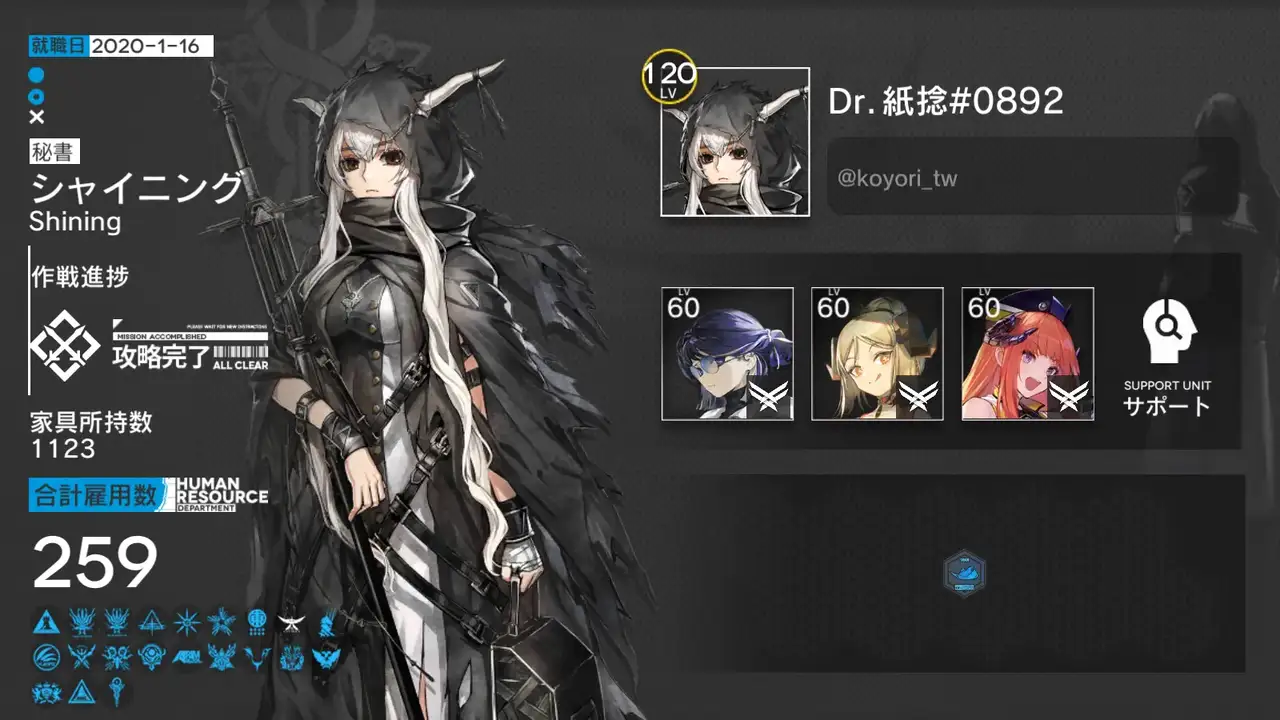Open the blue hexagon medal badge

(x=964, y=574)
